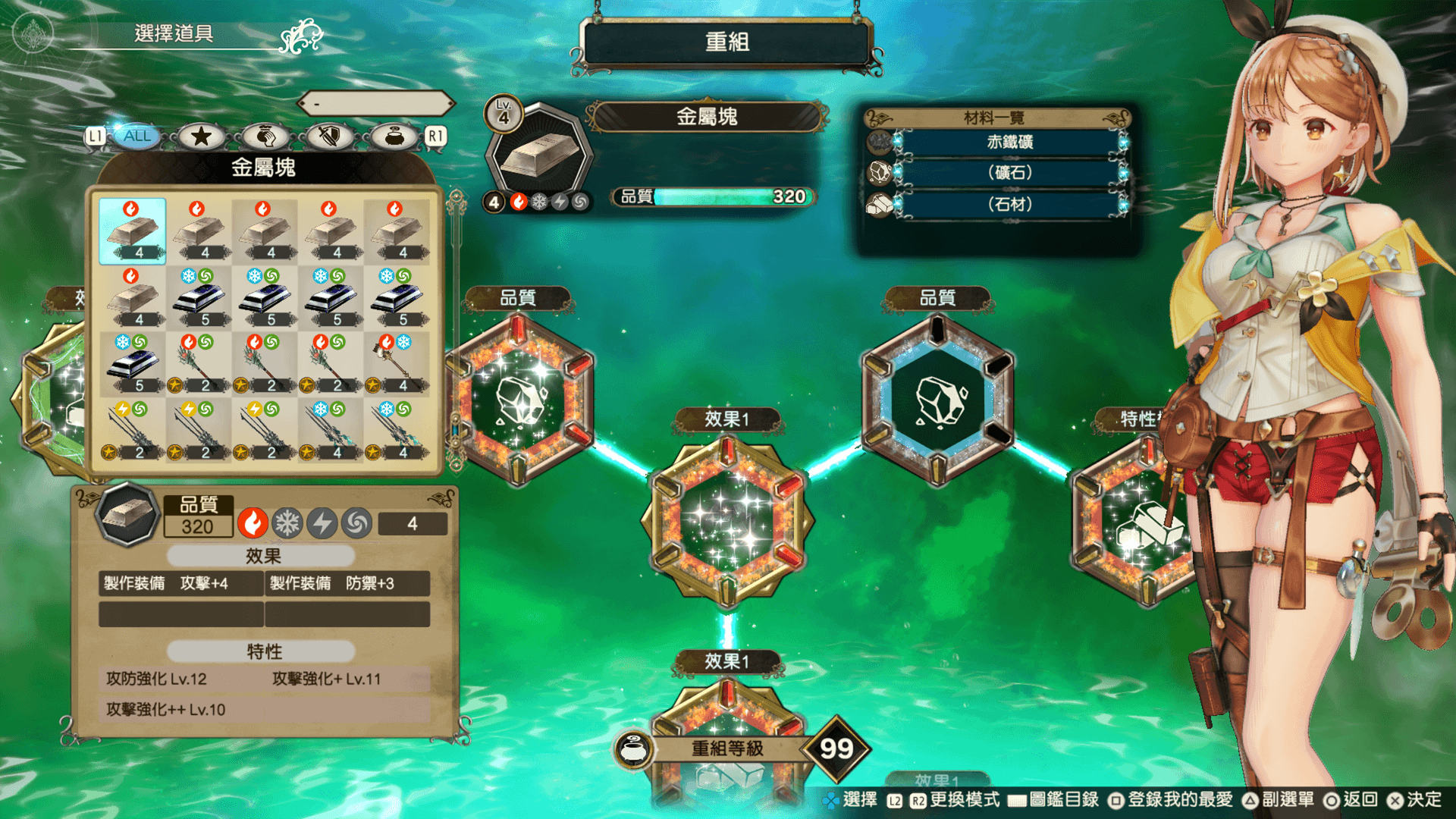Screen dimensions: 1456x819
Task: Show the sword and shield equipment tab
Action: click(x=329, y=136)
